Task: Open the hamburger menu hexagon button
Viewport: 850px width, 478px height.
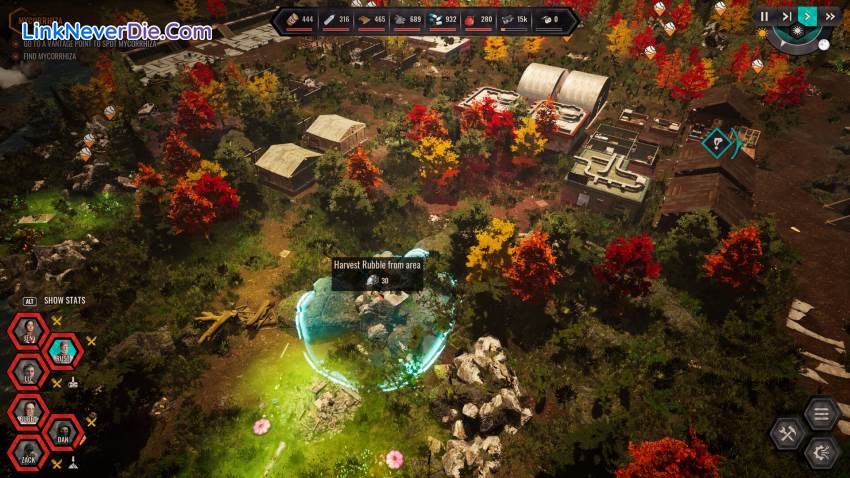Action: (x=821, y=412)
